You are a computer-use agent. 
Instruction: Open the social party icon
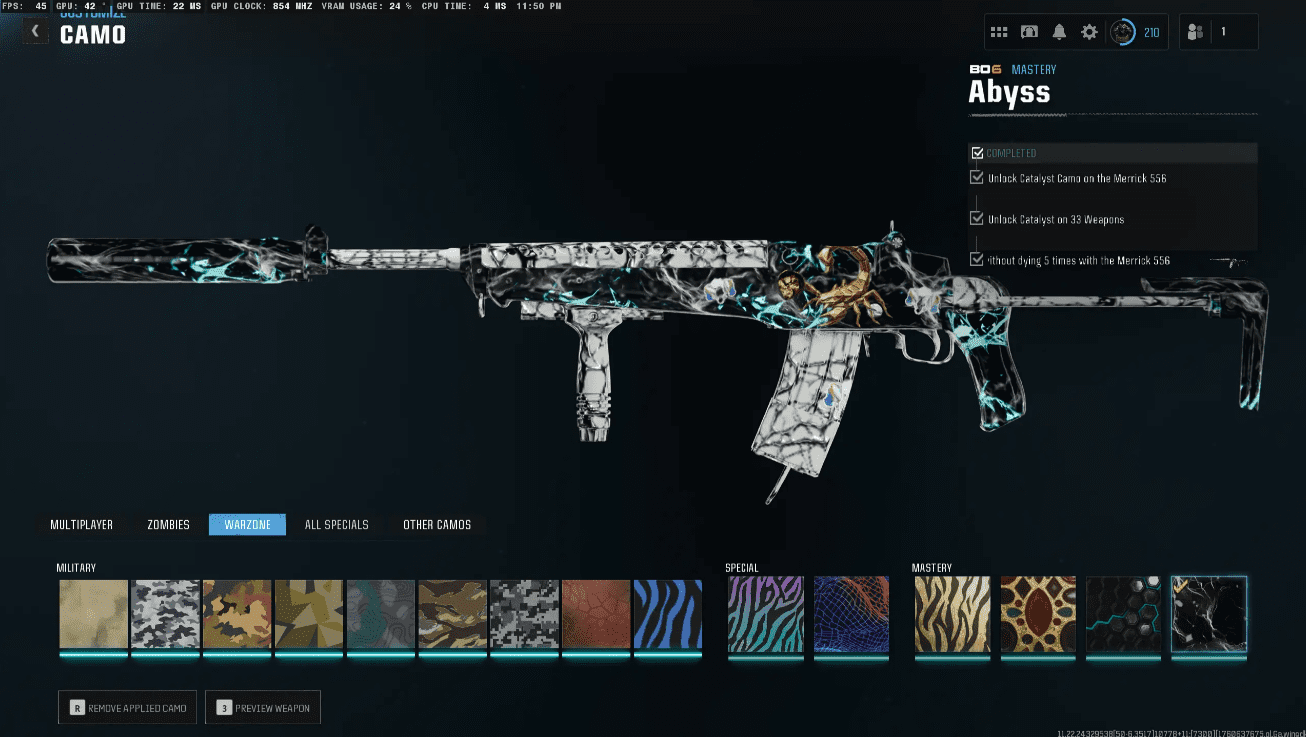(1195, 32)
